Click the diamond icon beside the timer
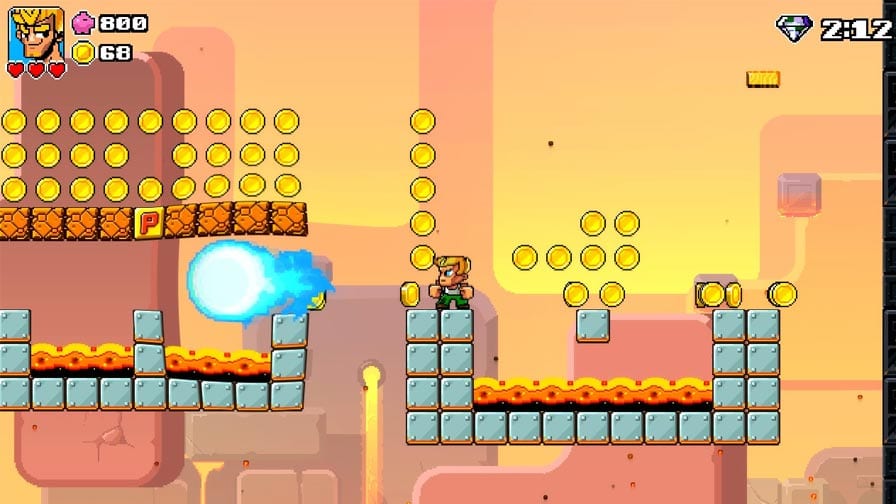This screenshot has width=896, height=504. (793, 28)
